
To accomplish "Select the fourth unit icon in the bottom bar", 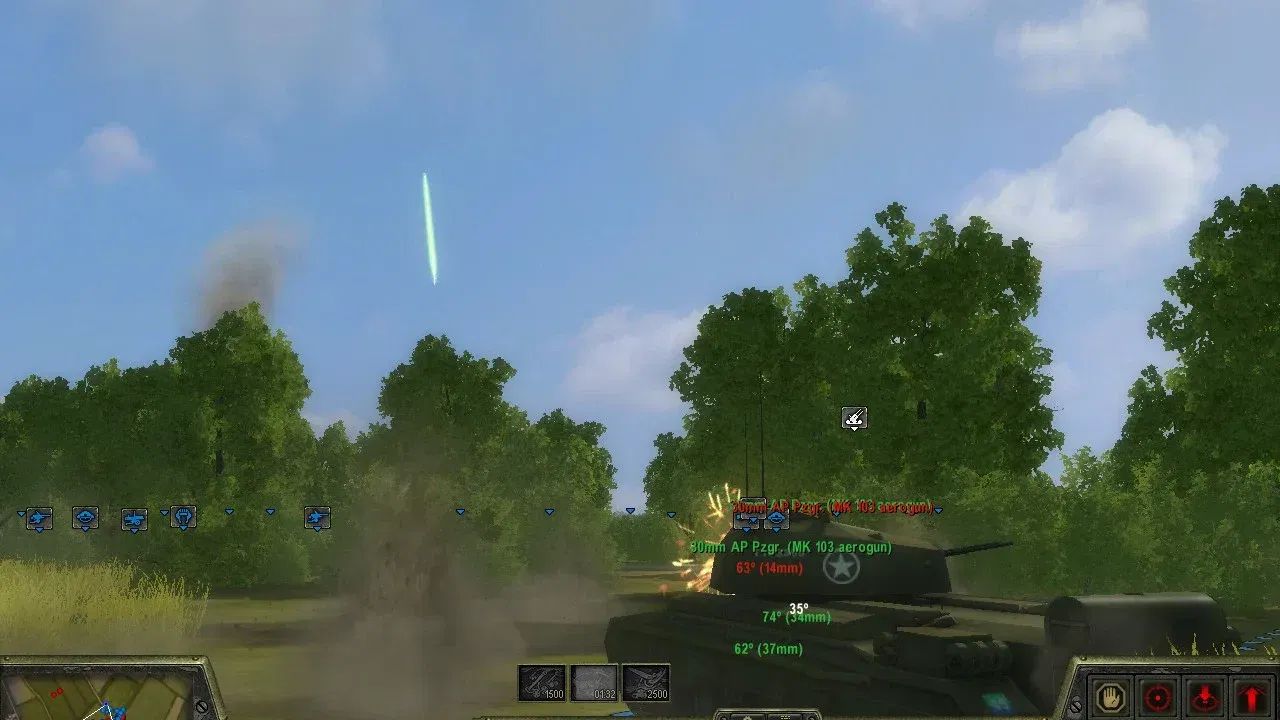I will point(183,518).
